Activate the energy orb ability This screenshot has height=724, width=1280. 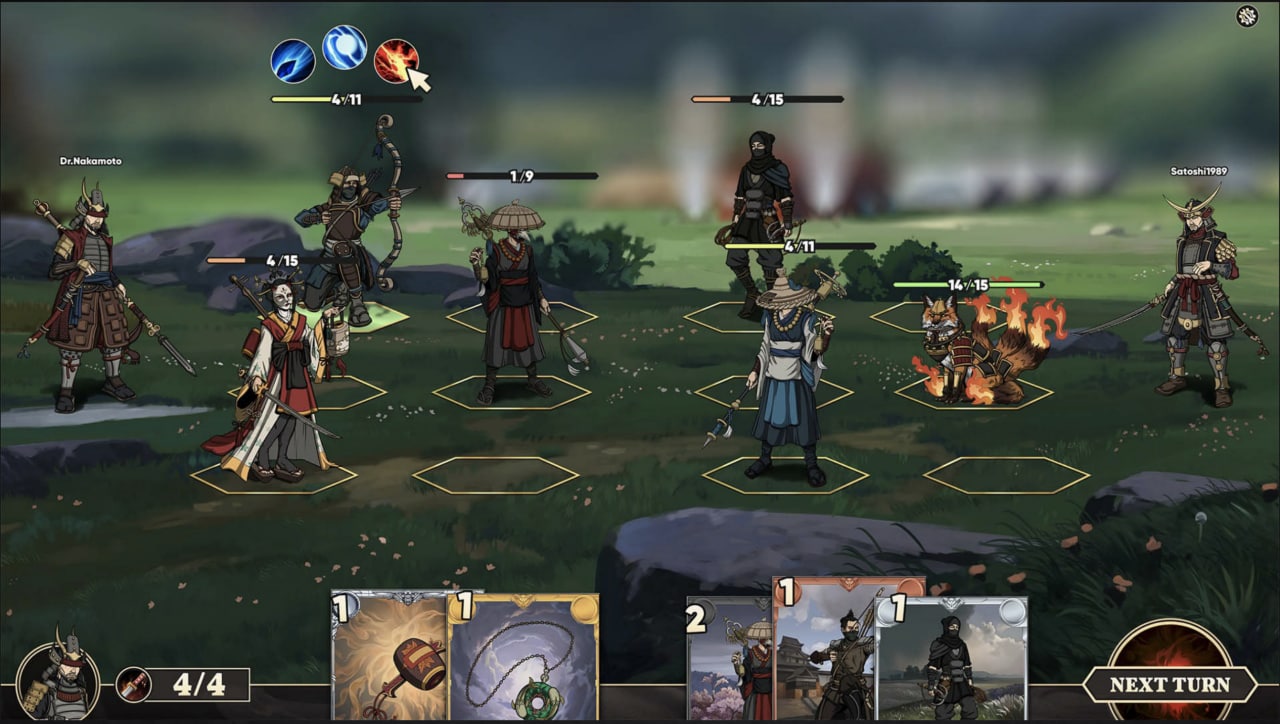(x=343, y=52)
